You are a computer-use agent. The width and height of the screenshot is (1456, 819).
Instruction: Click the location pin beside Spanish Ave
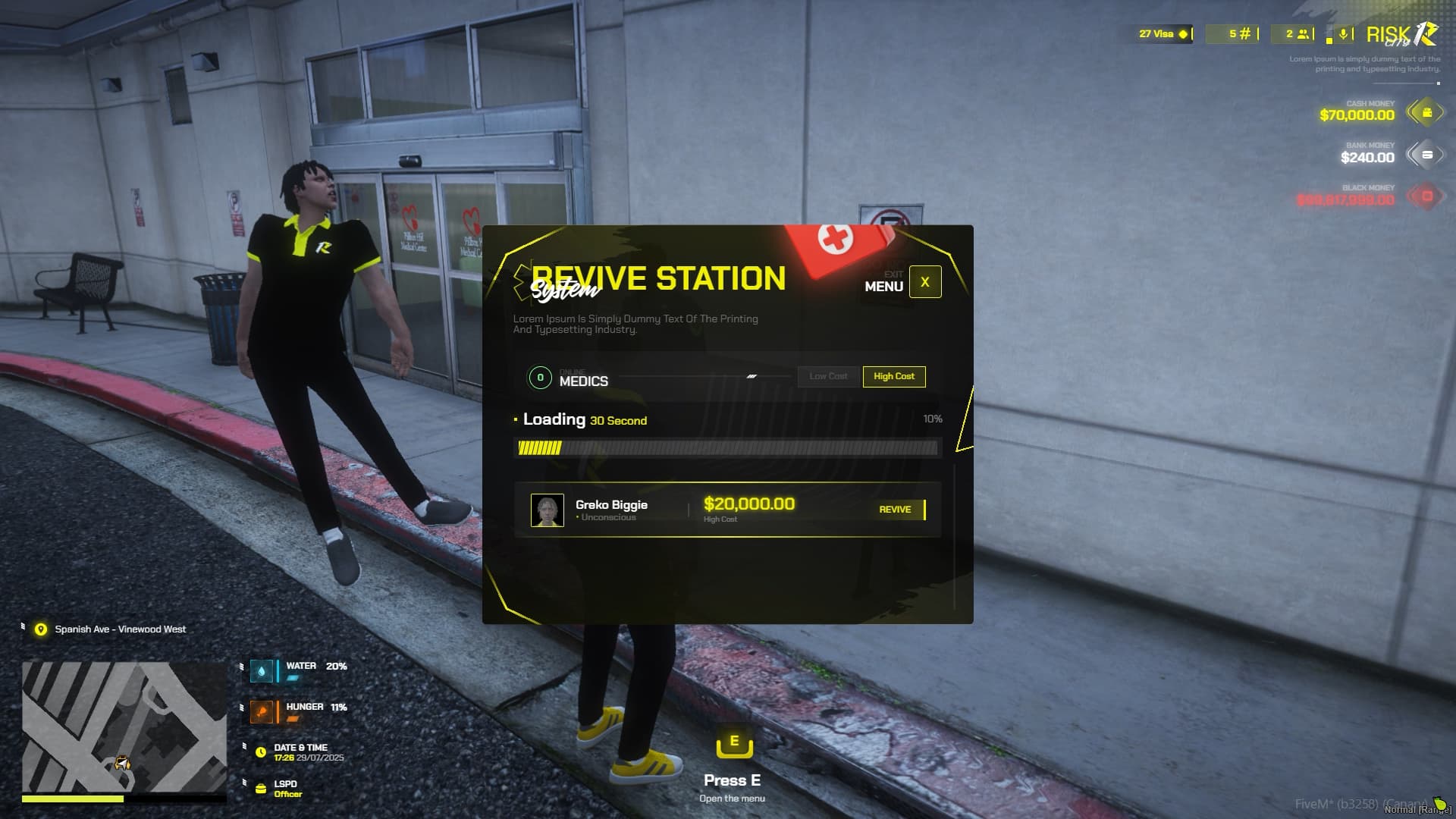(x=39, y=629)
